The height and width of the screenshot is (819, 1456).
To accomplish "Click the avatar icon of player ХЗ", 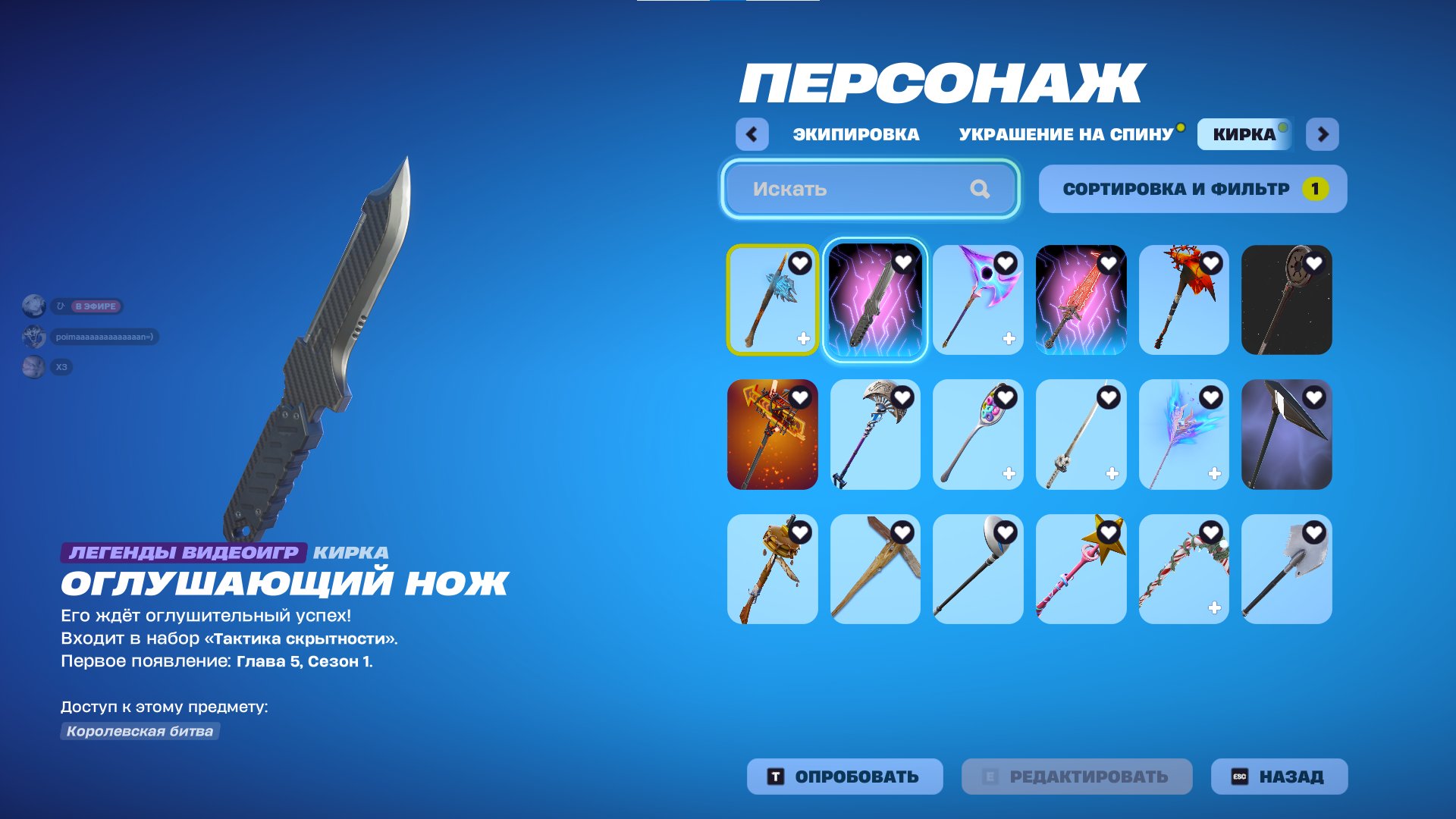I will point(33,368).
